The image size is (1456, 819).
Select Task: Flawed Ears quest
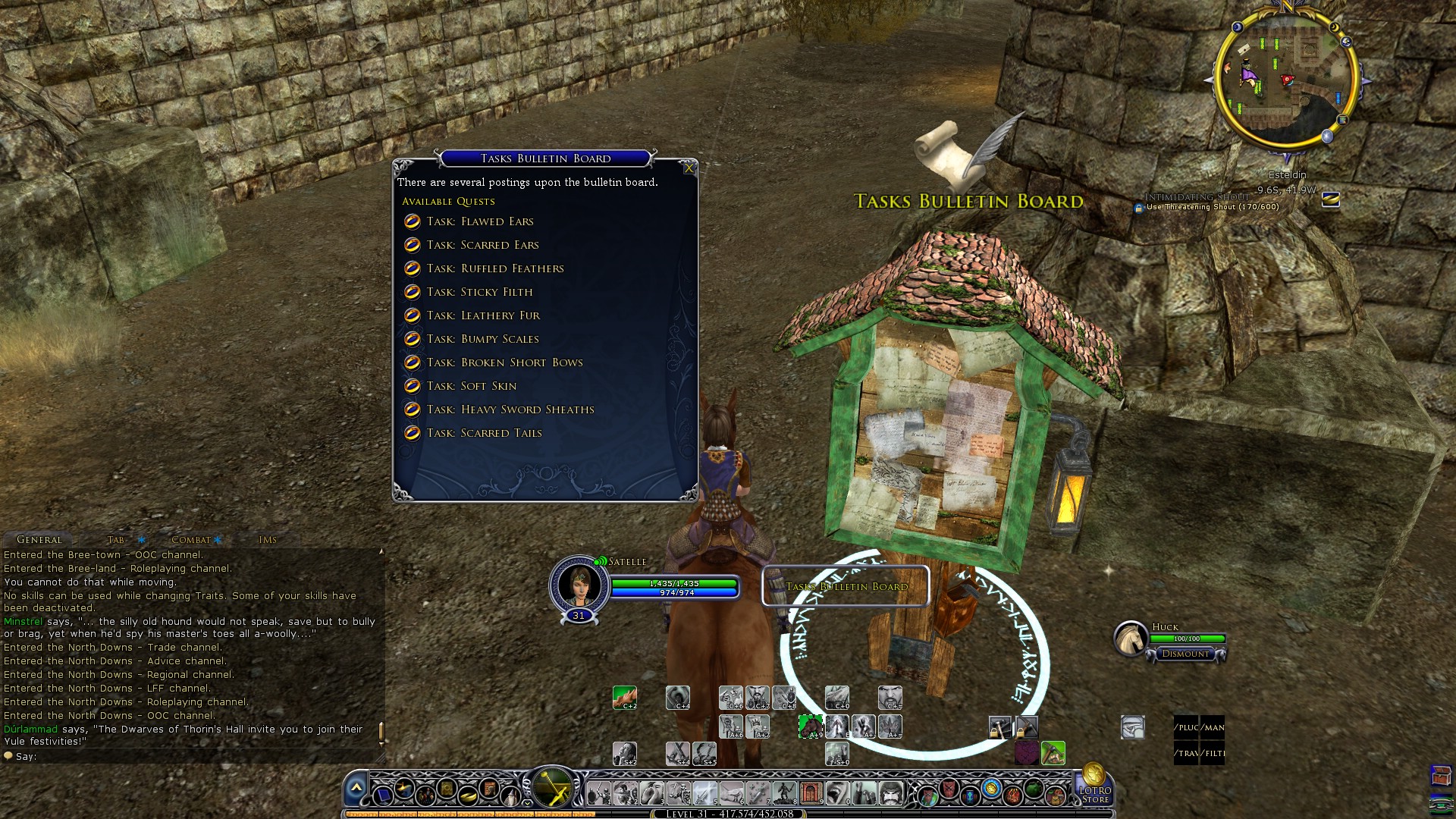480,221
